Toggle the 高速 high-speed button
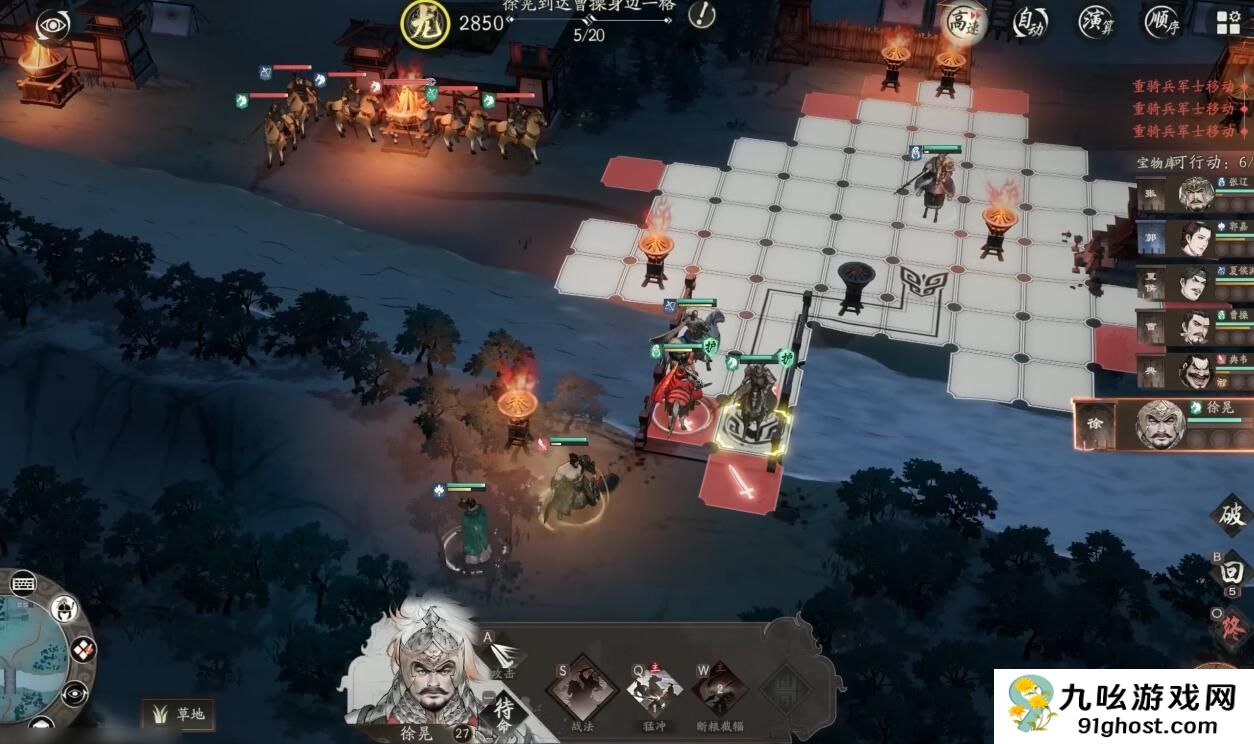 [x=964, y=23]
